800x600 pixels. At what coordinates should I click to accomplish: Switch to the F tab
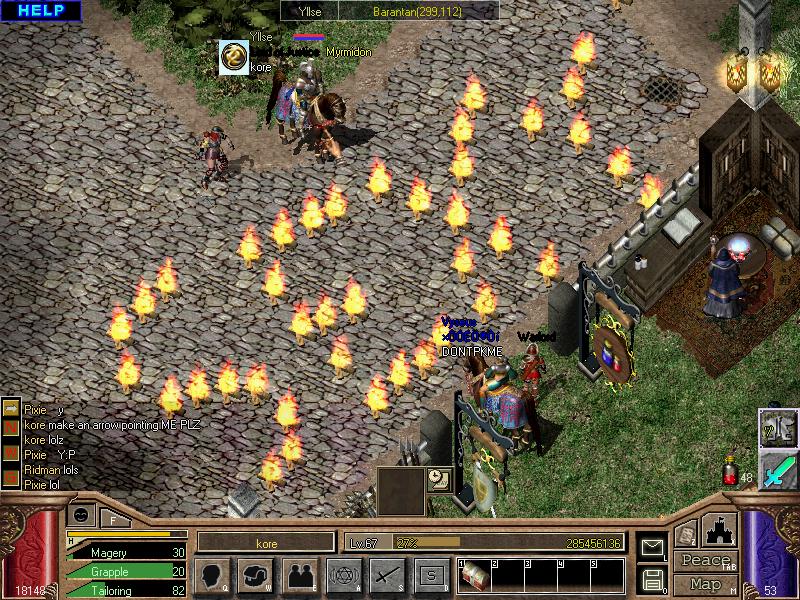(x=113, y=518)
